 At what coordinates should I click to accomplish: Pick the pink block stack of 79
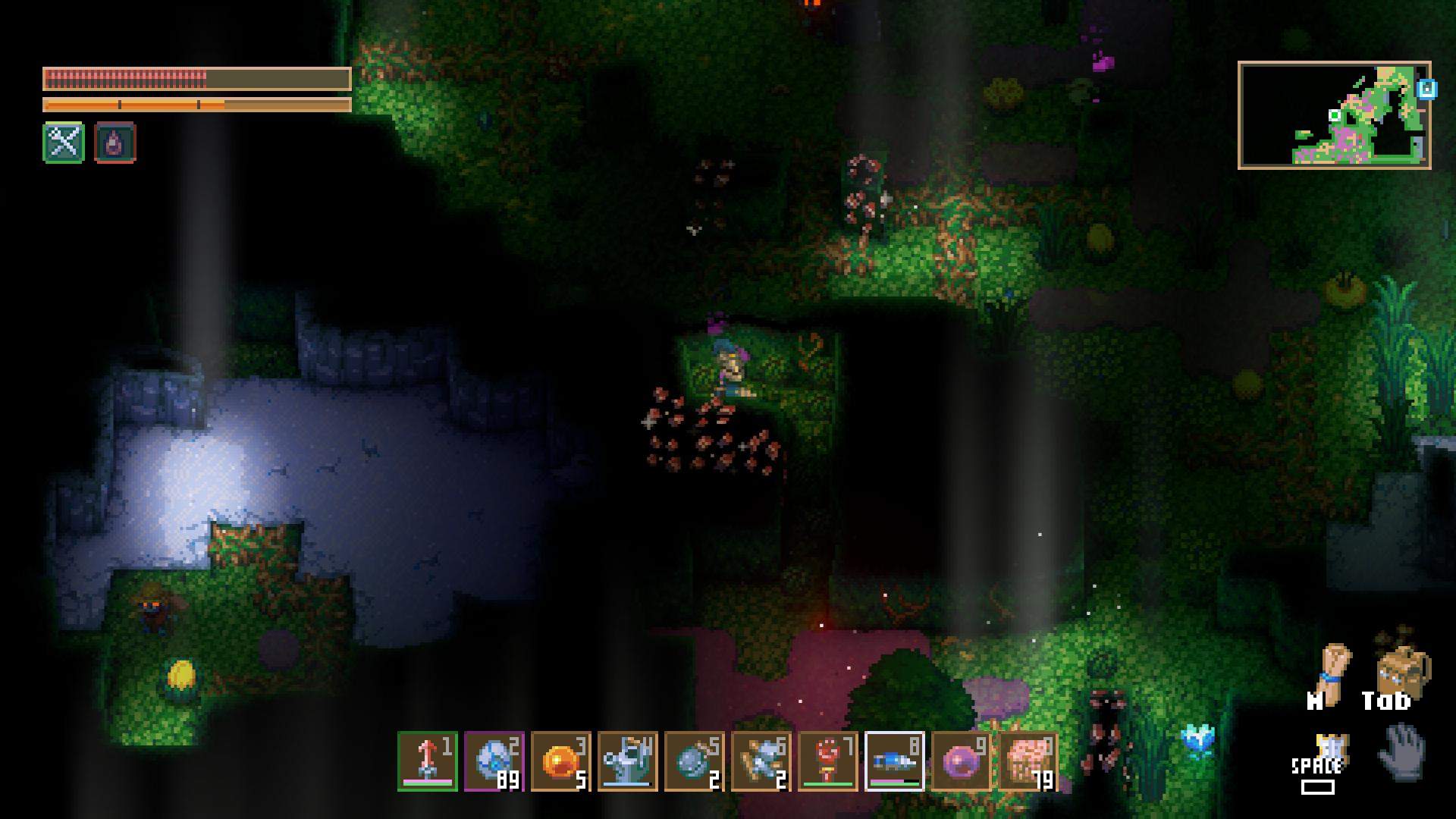pyautogui.click(x=1028, y=761)
